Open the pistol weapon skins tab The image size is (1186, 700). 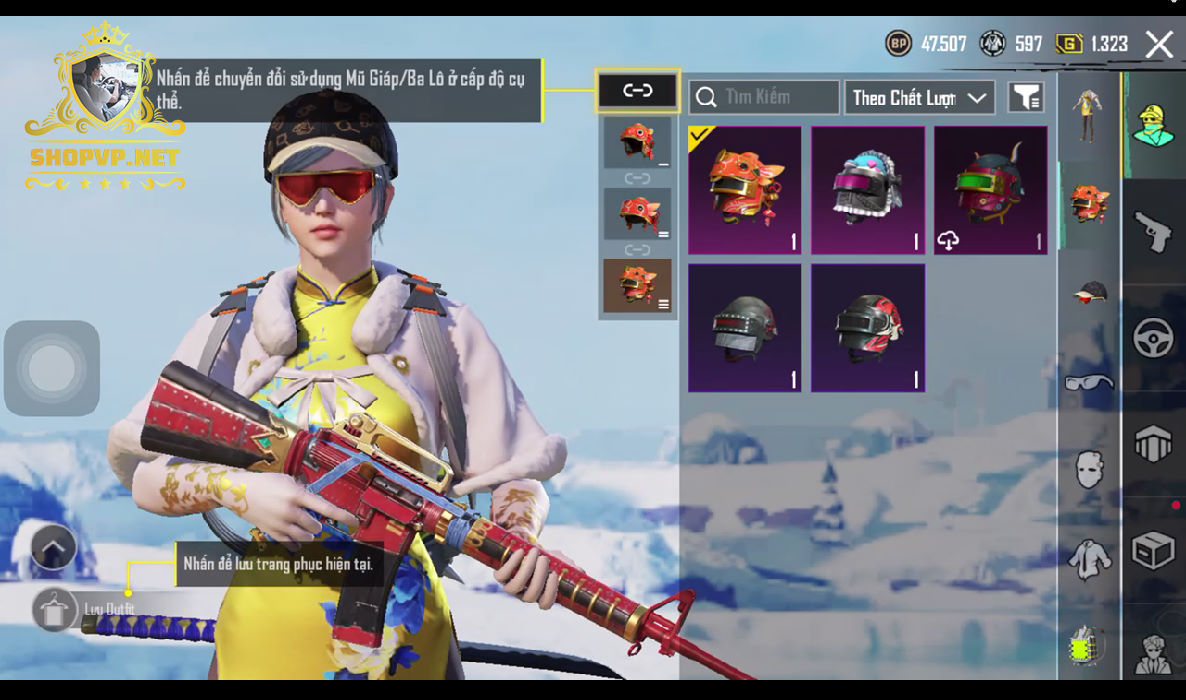[x=1153, y=232]
